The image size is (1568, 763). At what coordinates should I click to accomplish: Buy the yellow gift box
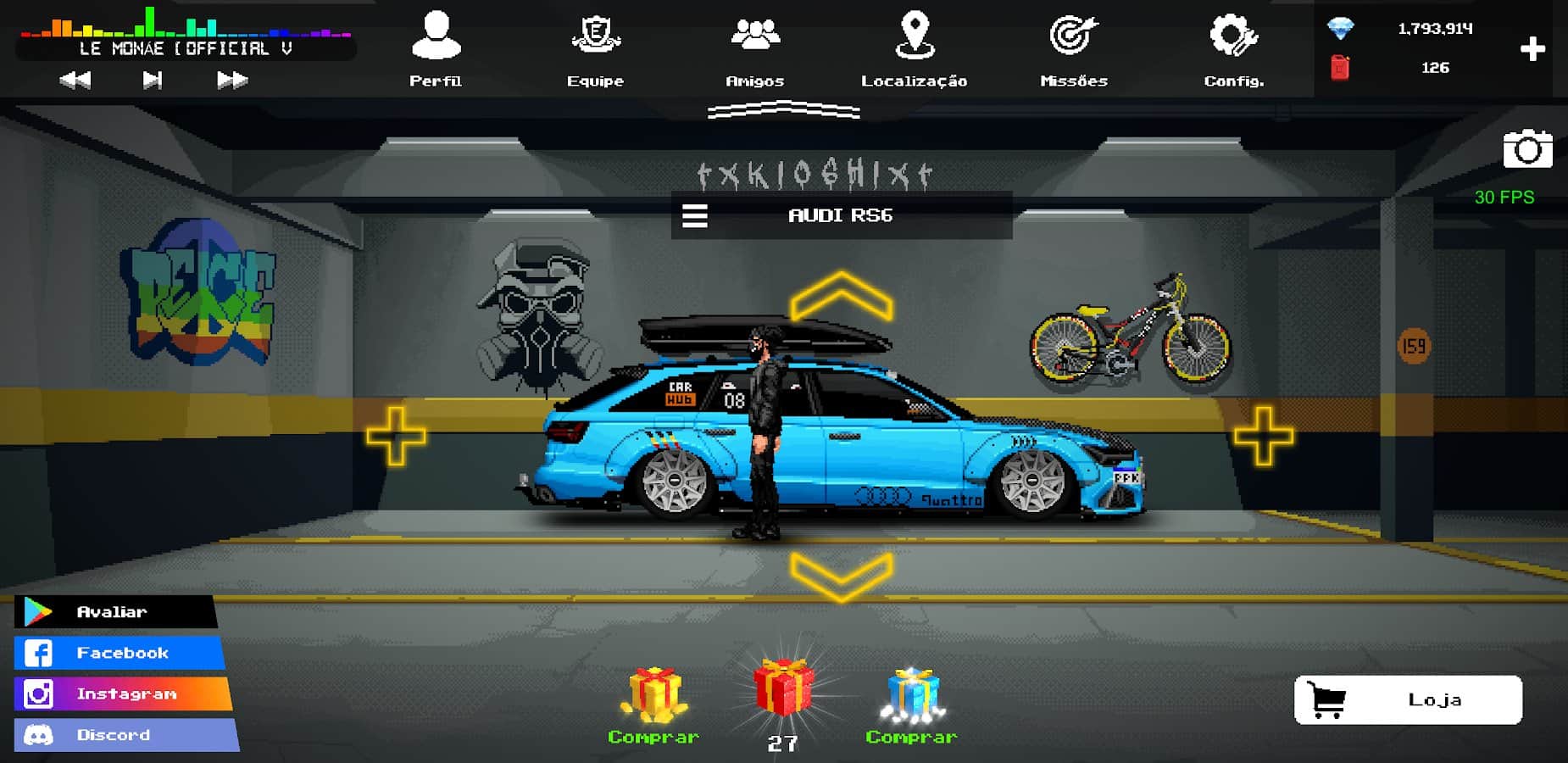click(653, 695)
